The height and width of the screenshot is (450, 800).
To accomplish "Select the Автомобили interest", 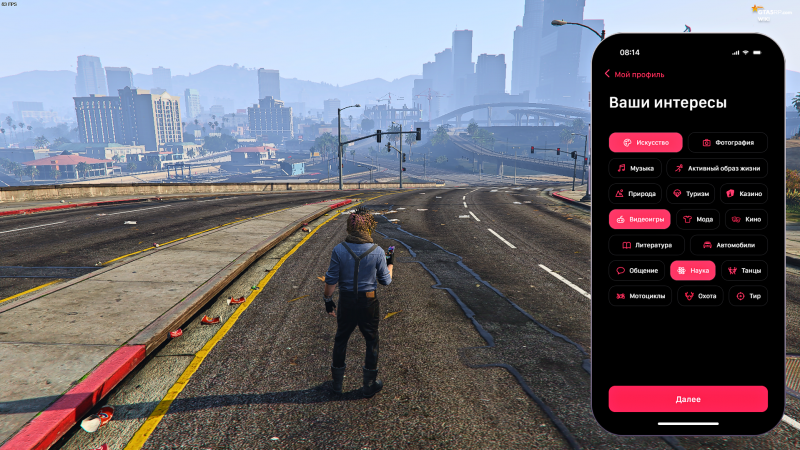I will pyautogui.click(x=728, y=245).
